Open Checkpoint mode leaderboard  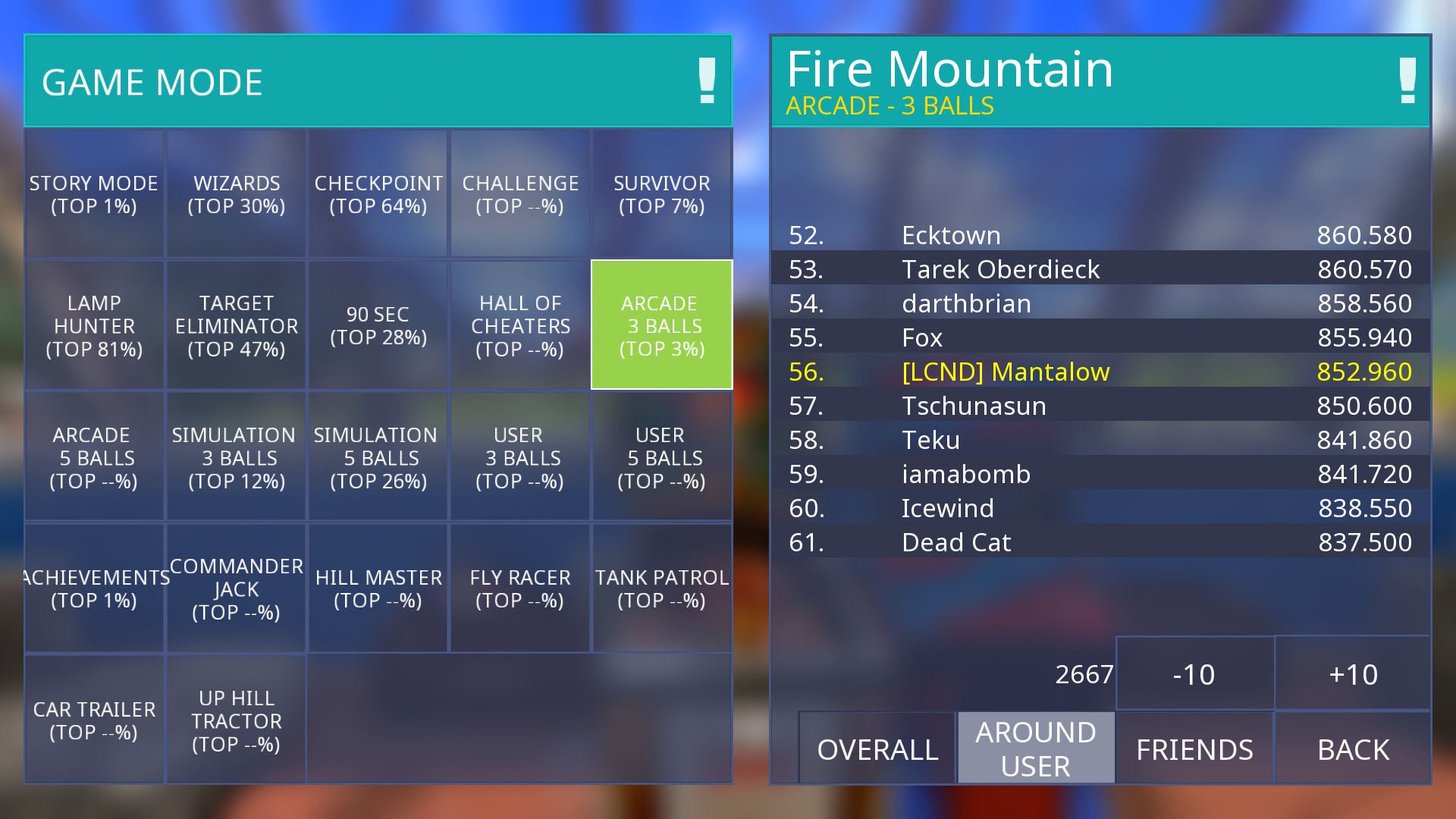pos(378,194)
